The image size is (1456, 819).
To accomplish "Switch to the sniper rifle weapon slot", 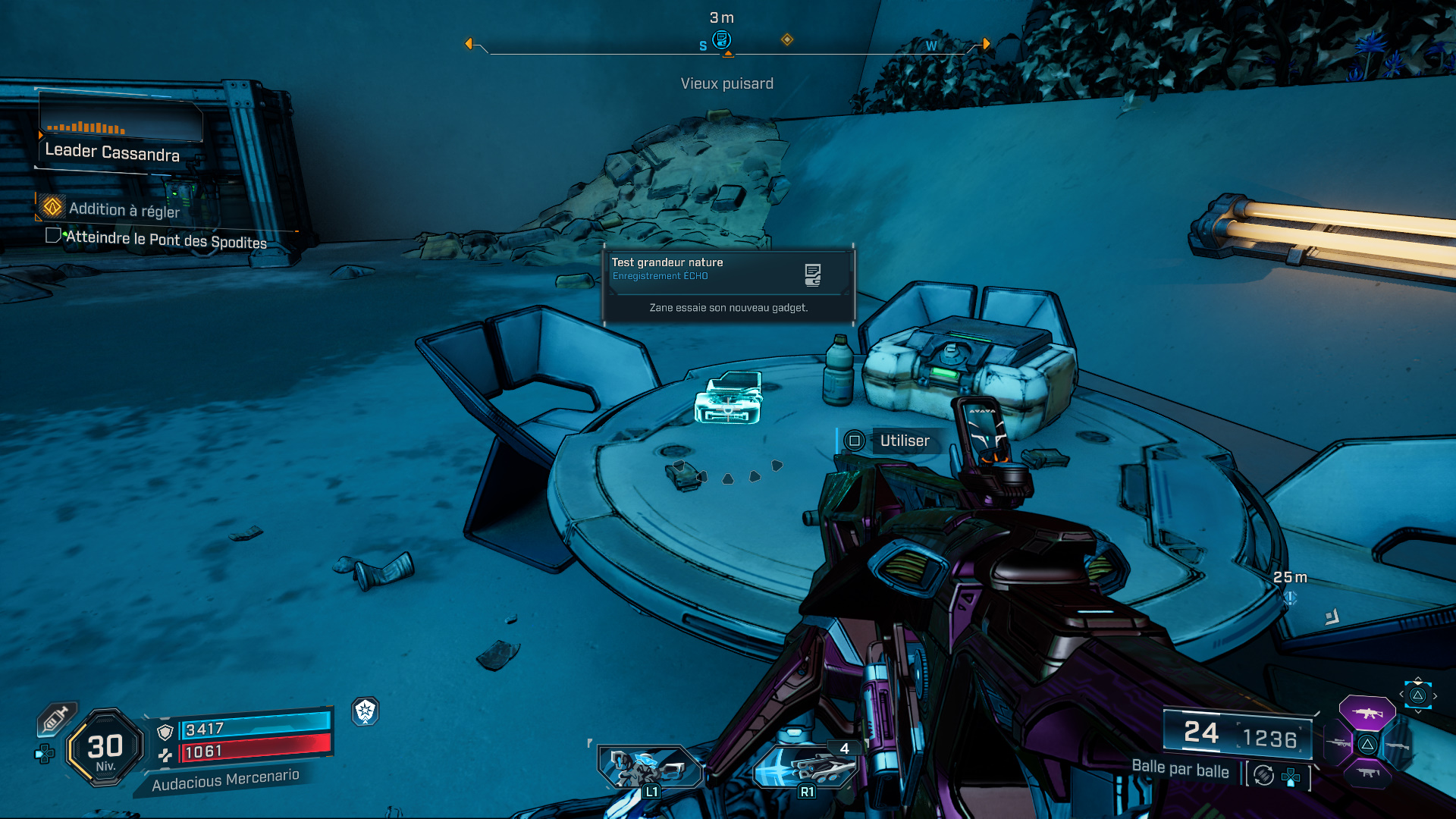I will point(1338,744).
